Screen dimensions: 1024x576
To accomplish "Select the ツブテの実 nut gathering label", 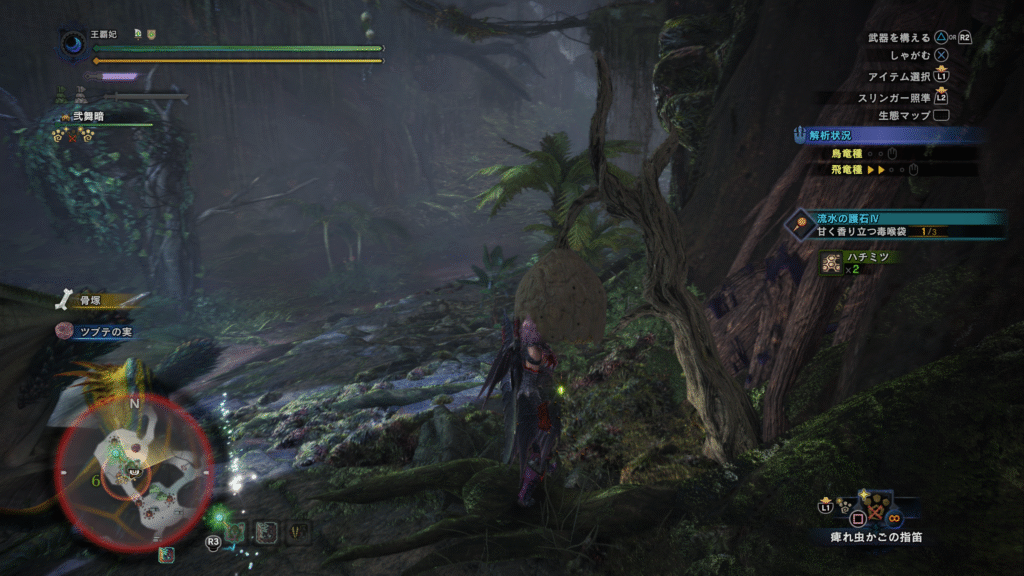I will [97, 331].
